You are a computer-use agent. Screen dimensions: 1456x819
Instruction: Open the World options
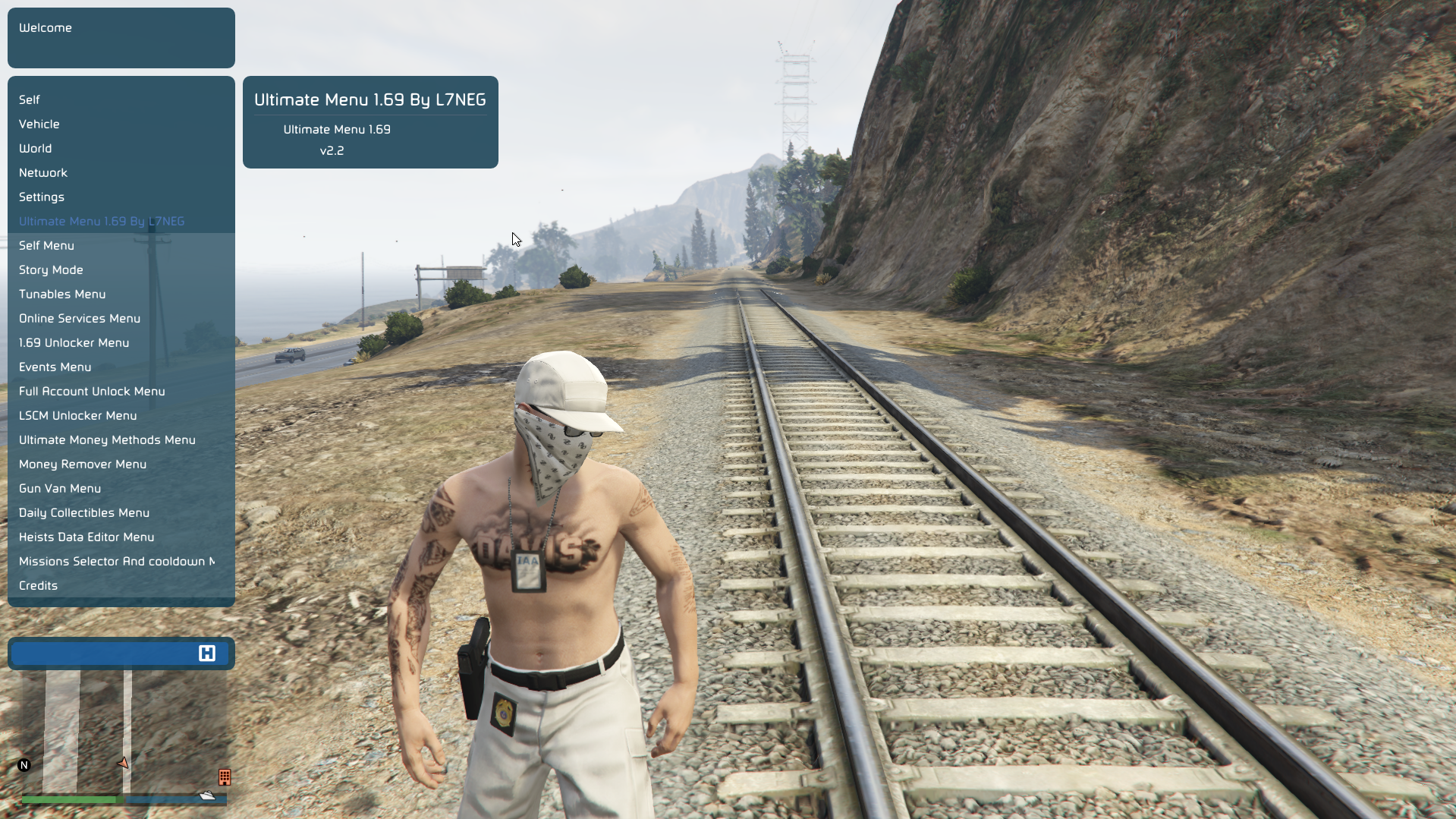[x=36, y=148]
